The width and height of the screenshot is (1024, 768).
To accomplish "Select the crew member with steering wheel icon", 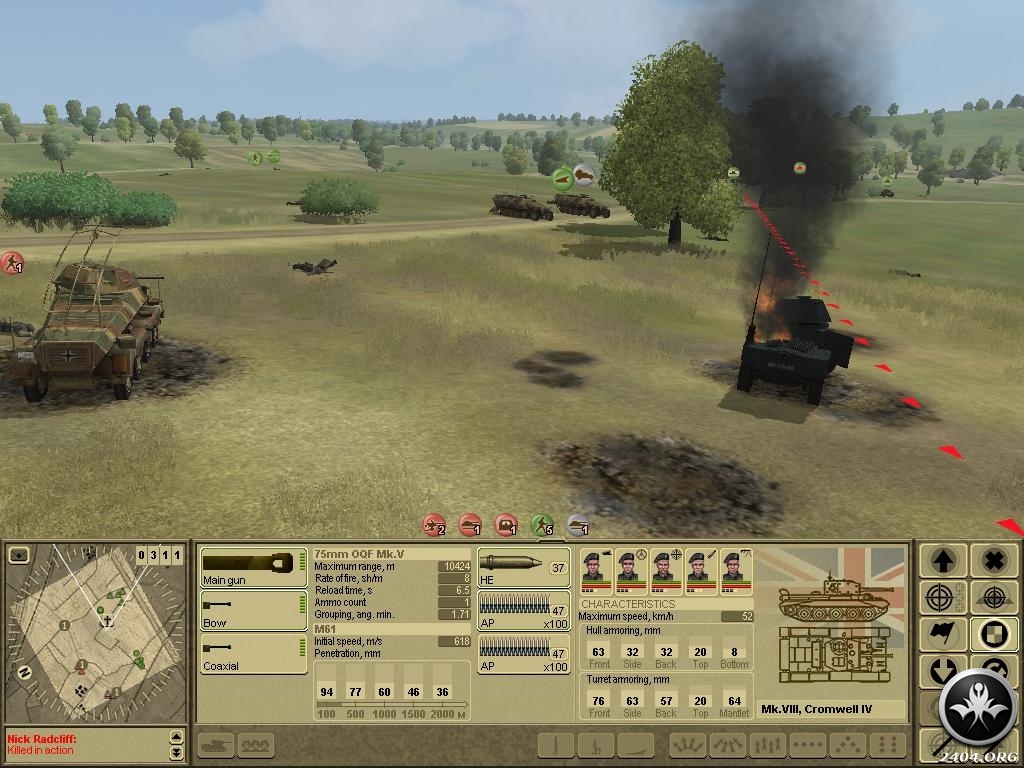I will coord(631,571).
